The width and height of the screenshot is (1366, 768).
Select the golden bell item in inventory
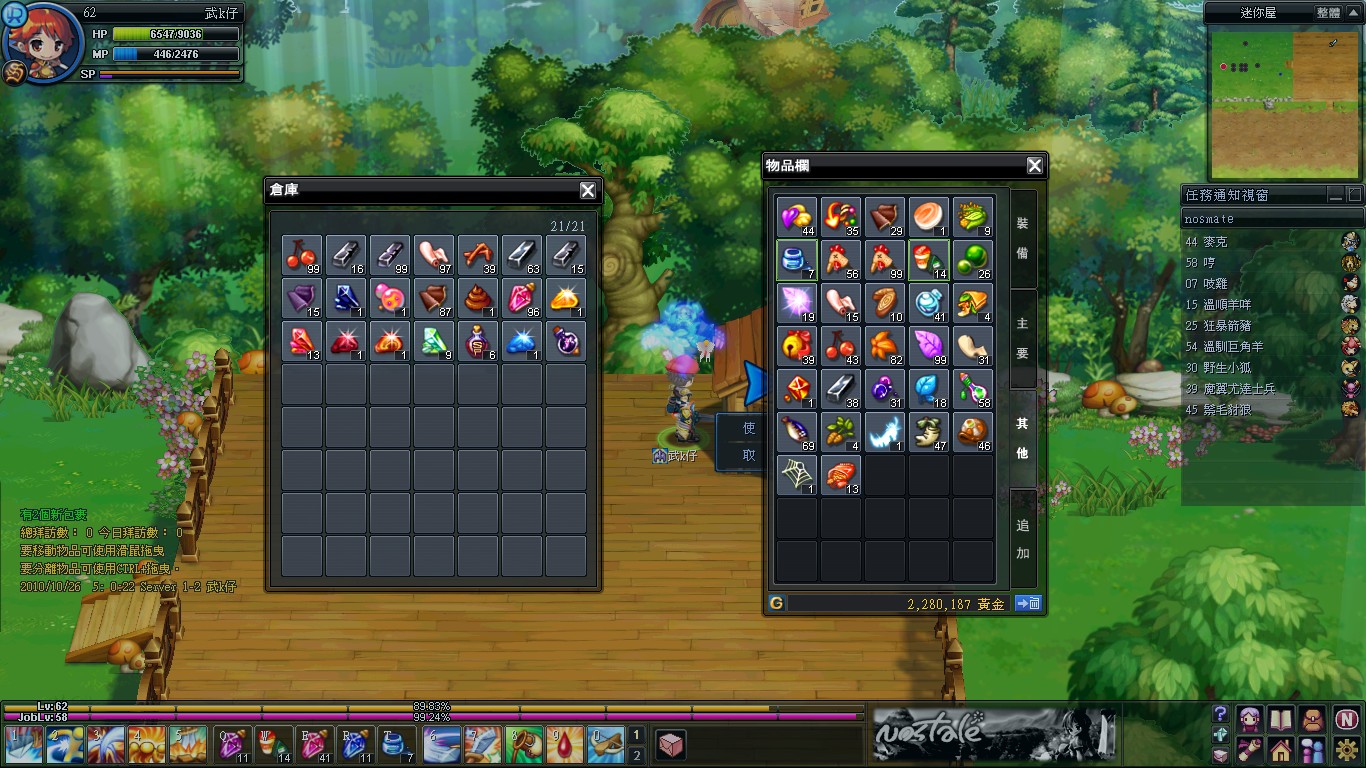point(797,346)
